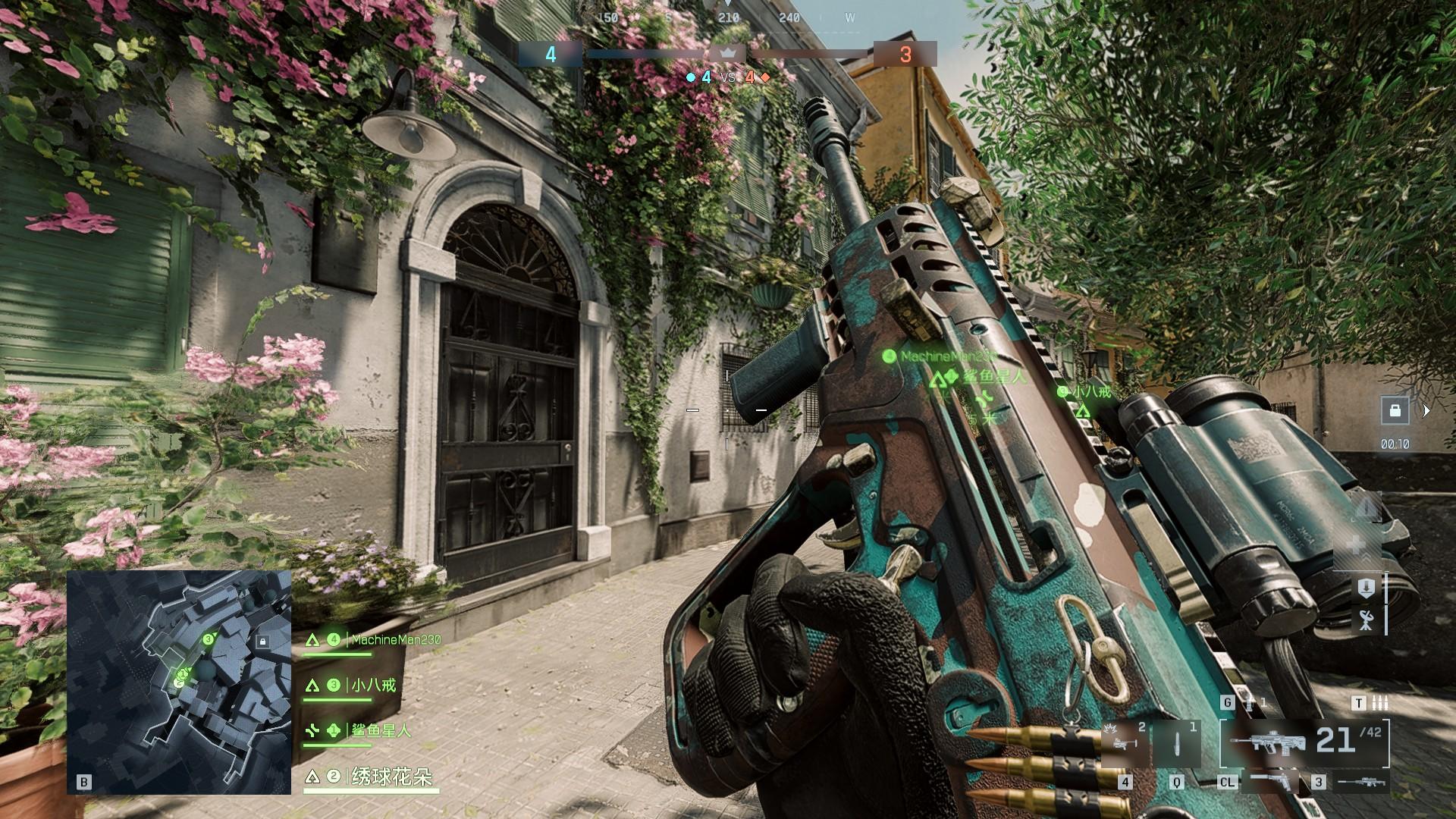Activate the shield with down-arrow icon
This screenshot has height=819, width=1456.
tap(1367, 588)
